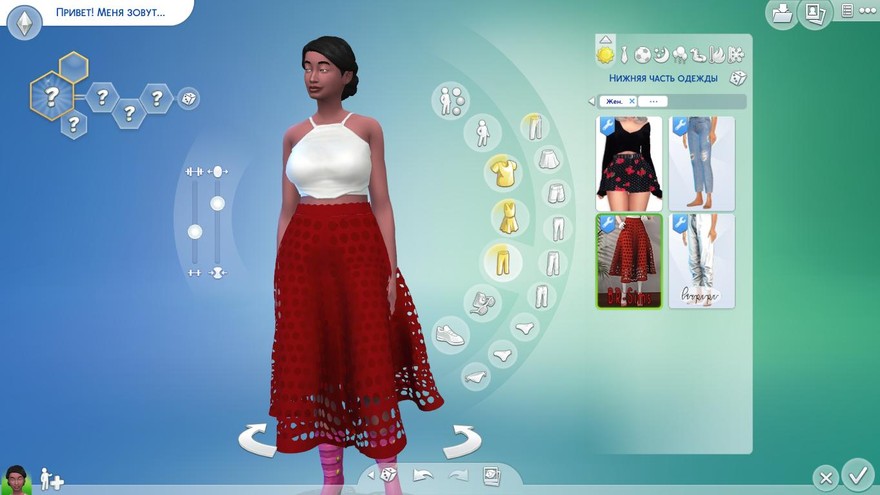Choose the black skirt with red hearts

[x=629, y=163]
